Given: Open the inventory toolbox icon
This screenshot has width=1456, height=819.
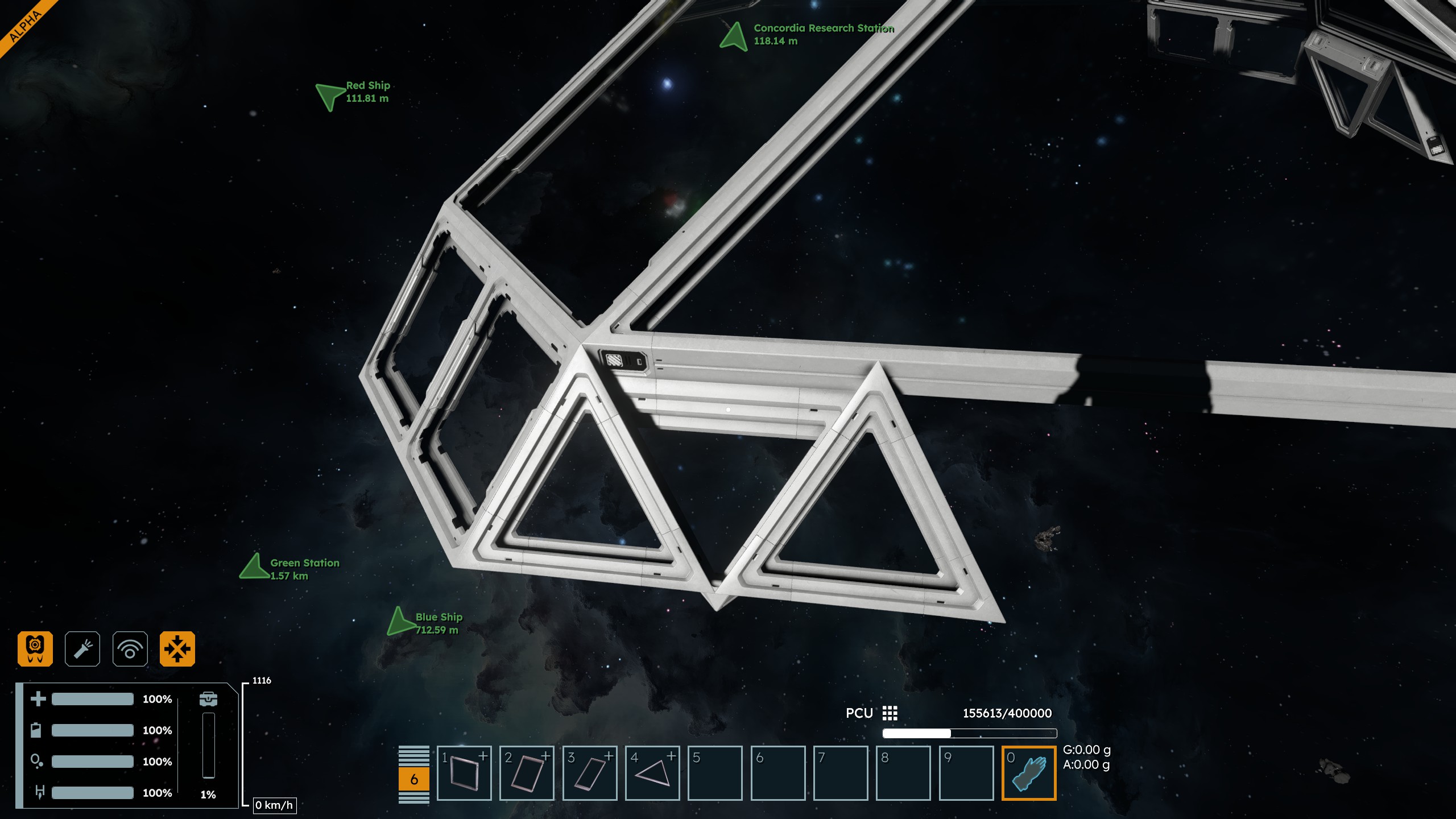Looking at the screenshot, I should [209, 699].
